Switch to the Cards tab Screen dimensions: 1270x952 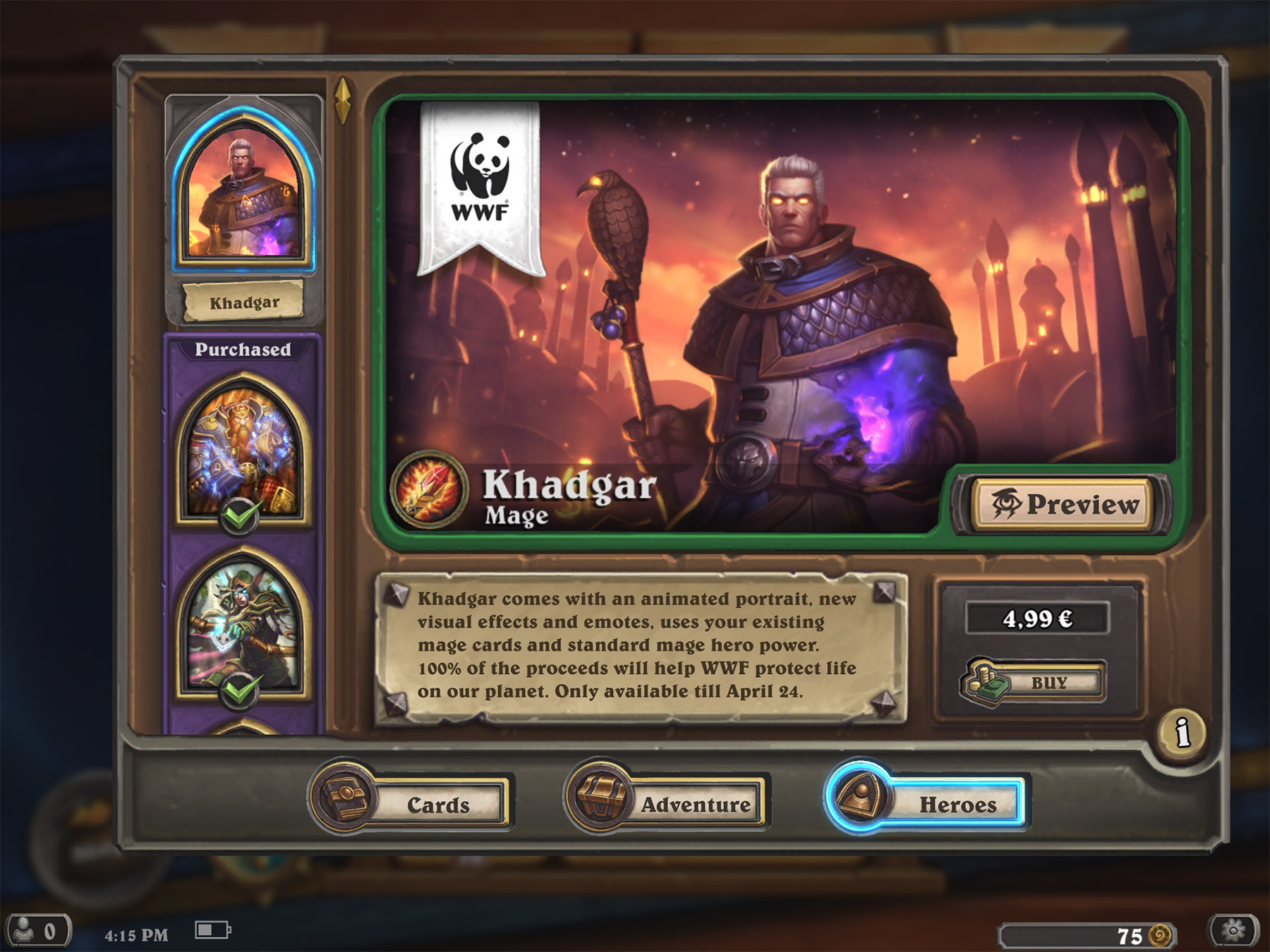tap(439, 804)
